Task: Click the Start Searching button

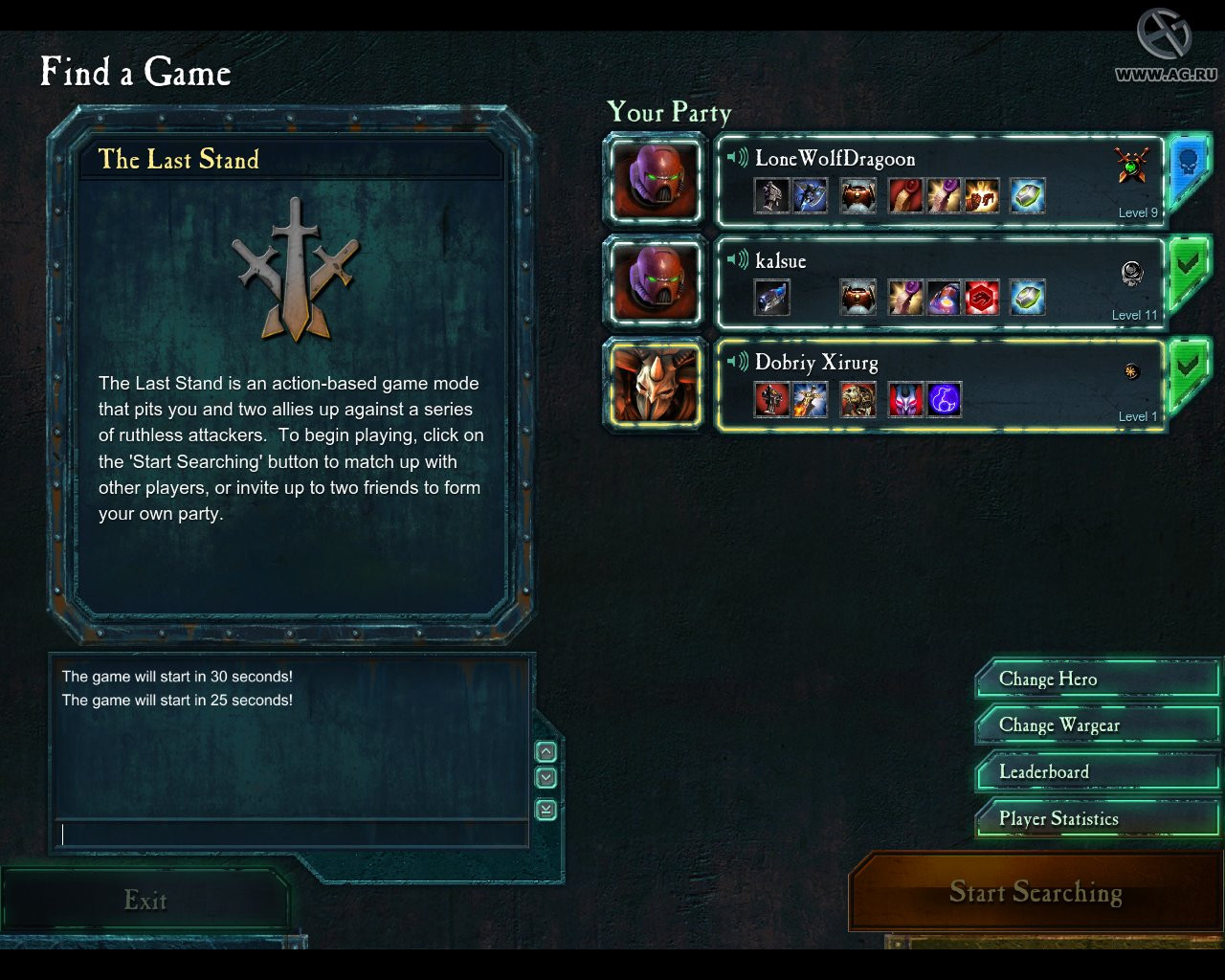Action: coord(1036,893)
